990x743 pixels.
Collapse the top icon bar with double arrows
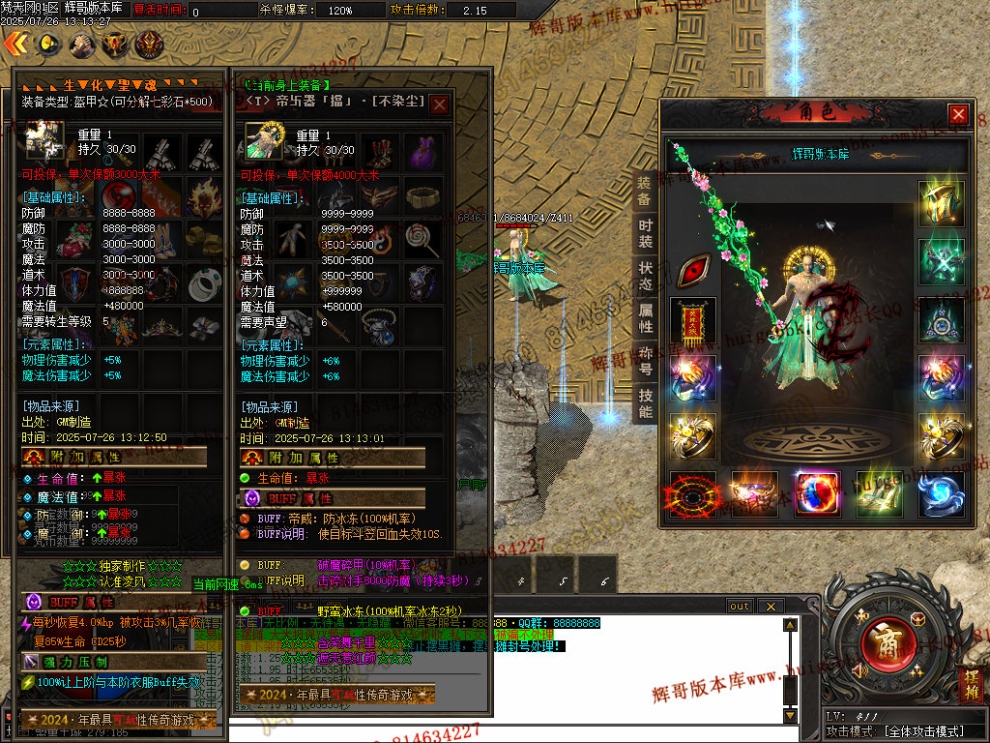tap(14, 44)
